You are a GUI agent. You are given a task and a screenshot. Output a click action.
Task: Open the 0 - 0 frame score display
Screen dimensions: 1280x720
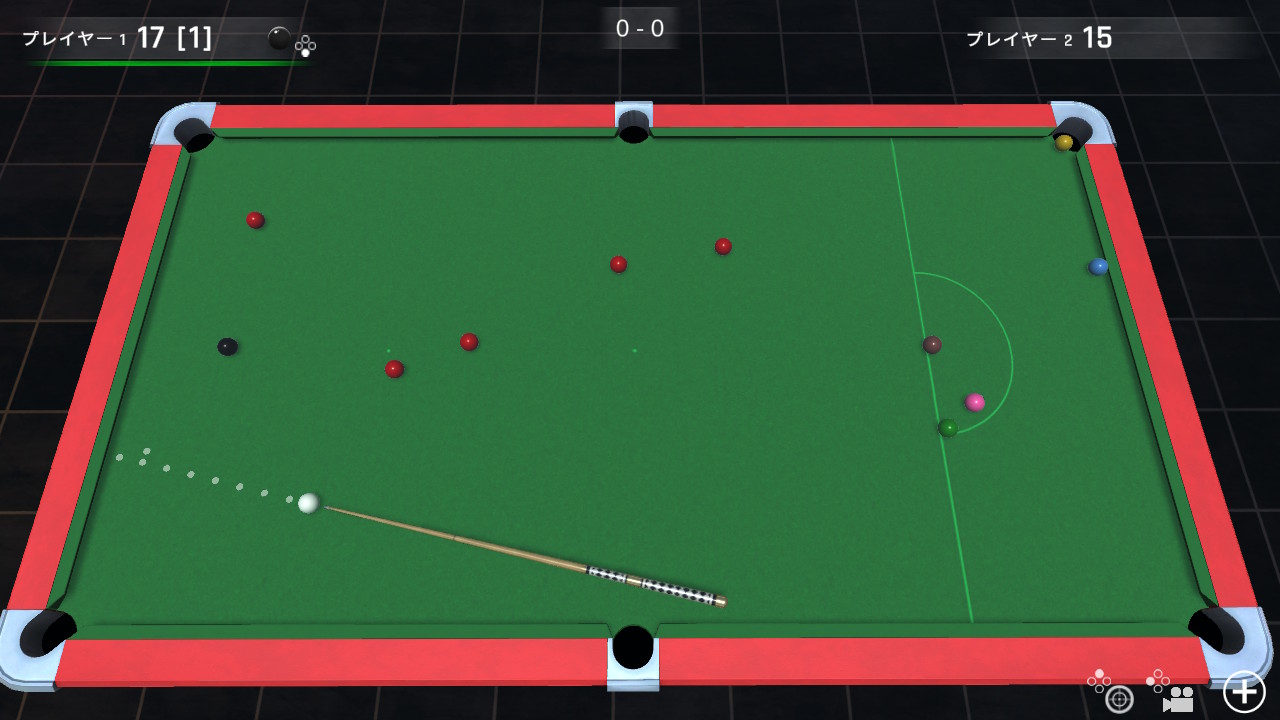639,29
